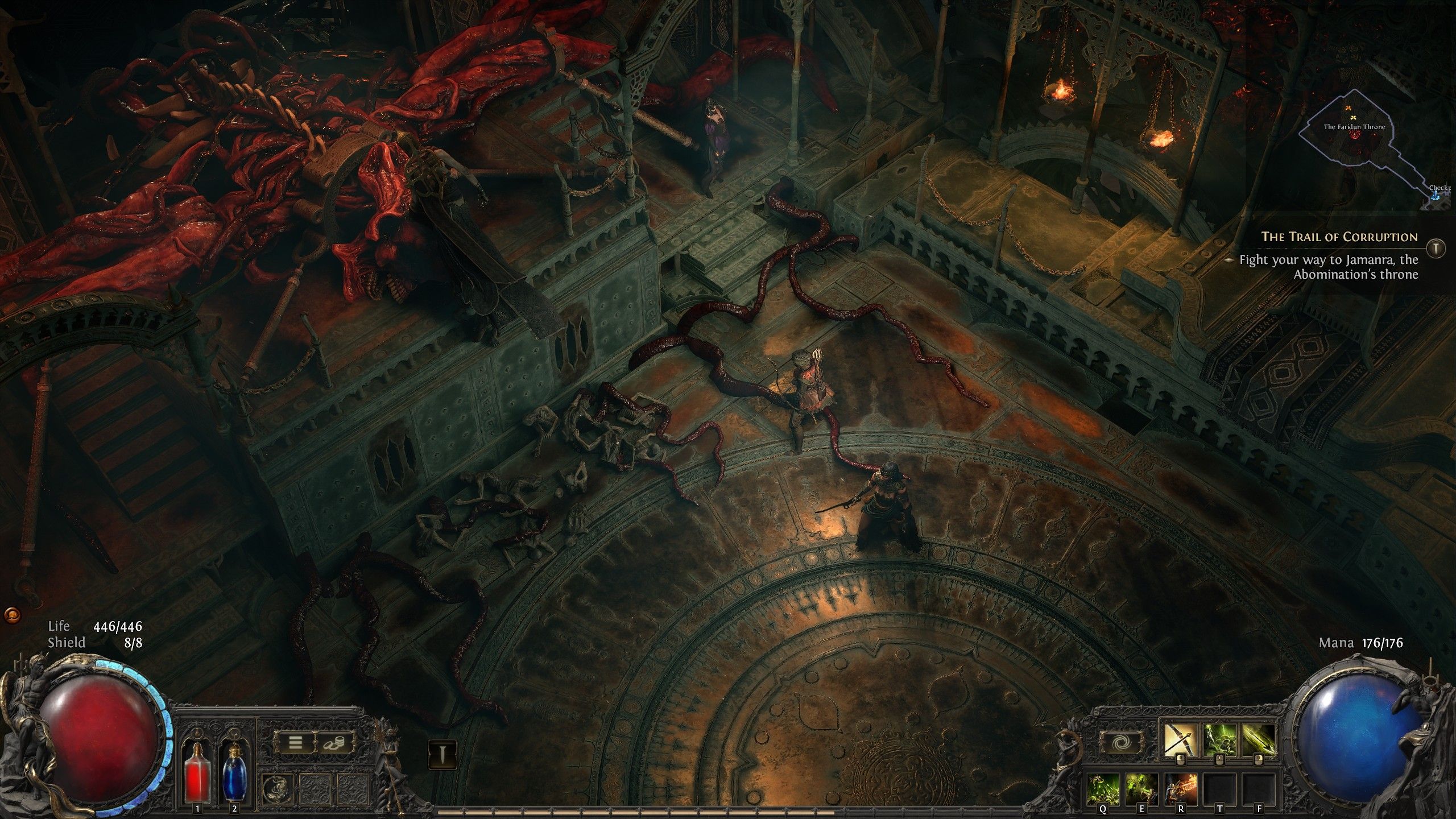Open The Trail of Corruption quest tracker

[1339, 237]
